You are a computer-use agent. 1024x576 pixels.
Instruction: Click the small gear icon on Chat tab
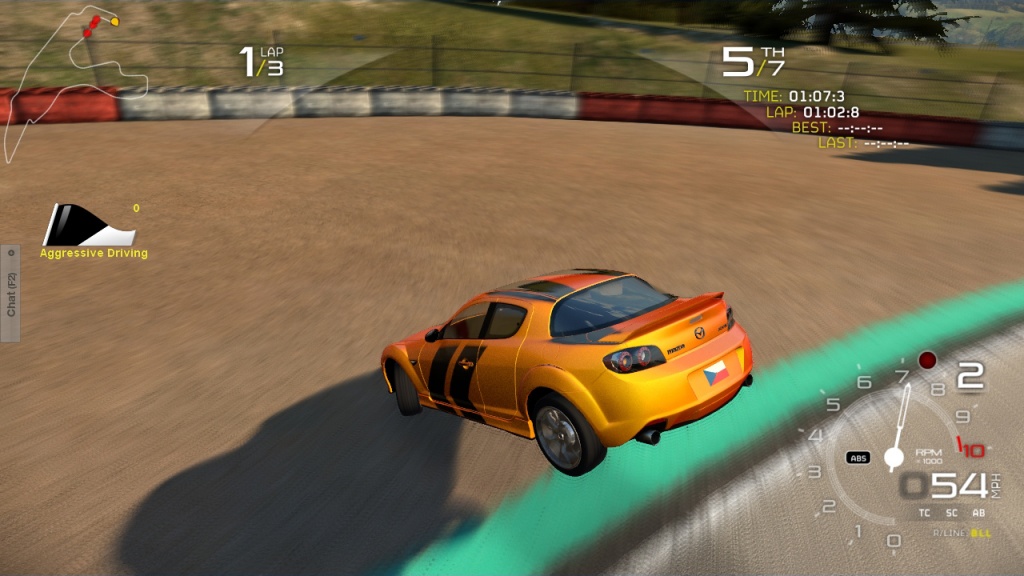pos(10,253)
